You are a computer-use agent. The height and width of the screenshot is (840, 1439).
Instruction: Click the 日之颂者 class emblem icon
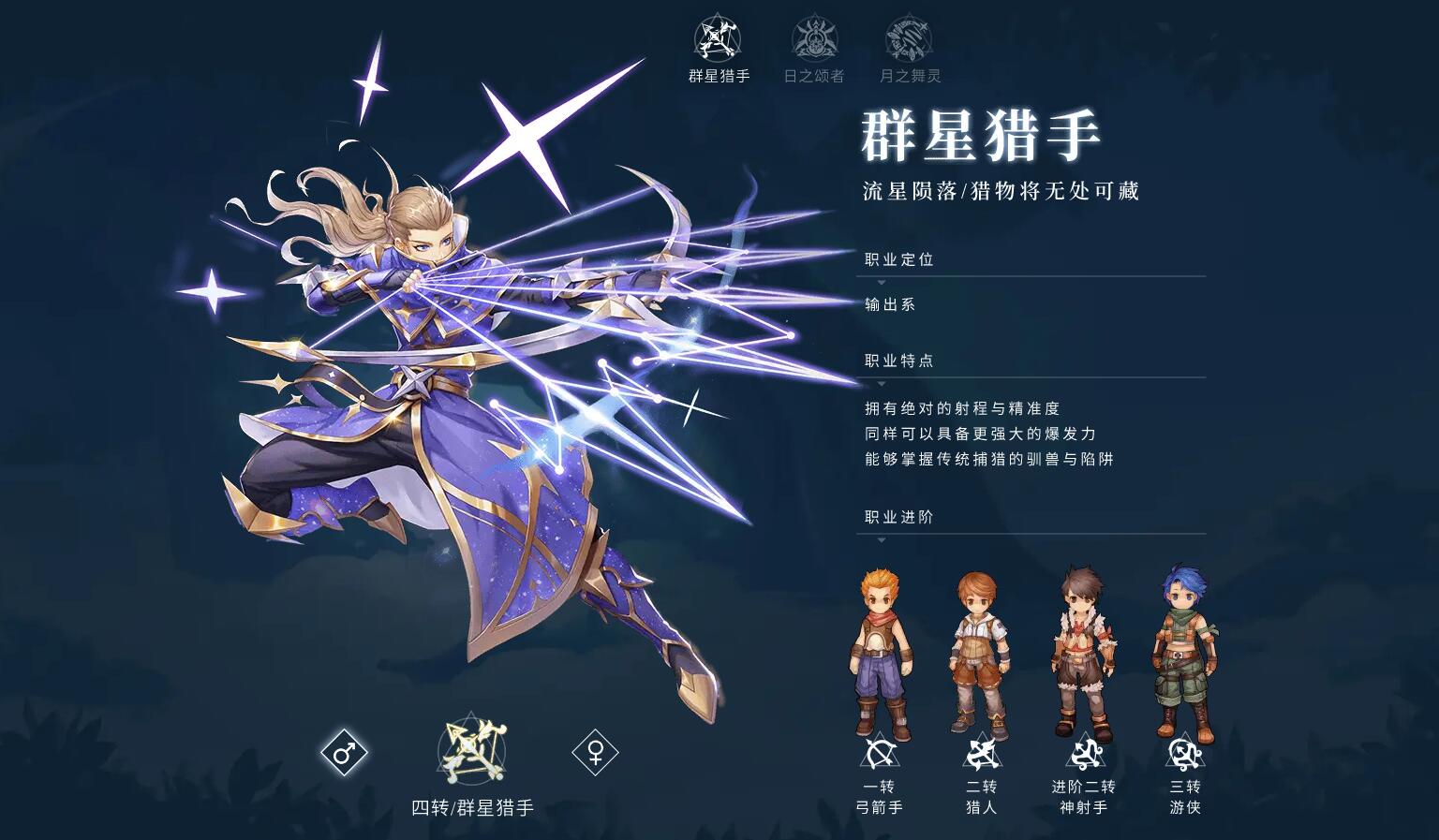815,37
